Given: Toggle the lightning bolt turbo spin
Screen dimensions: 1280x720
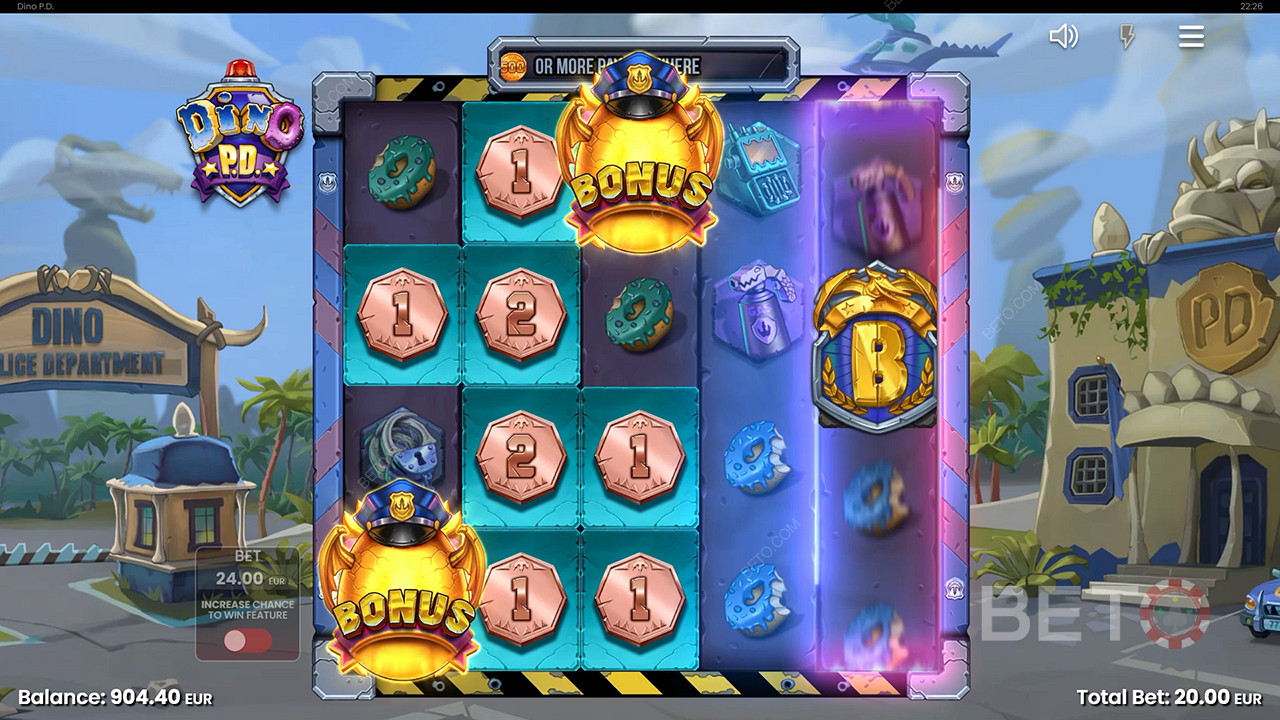Looking at the screenshot, I should [x=1127, y=37].
